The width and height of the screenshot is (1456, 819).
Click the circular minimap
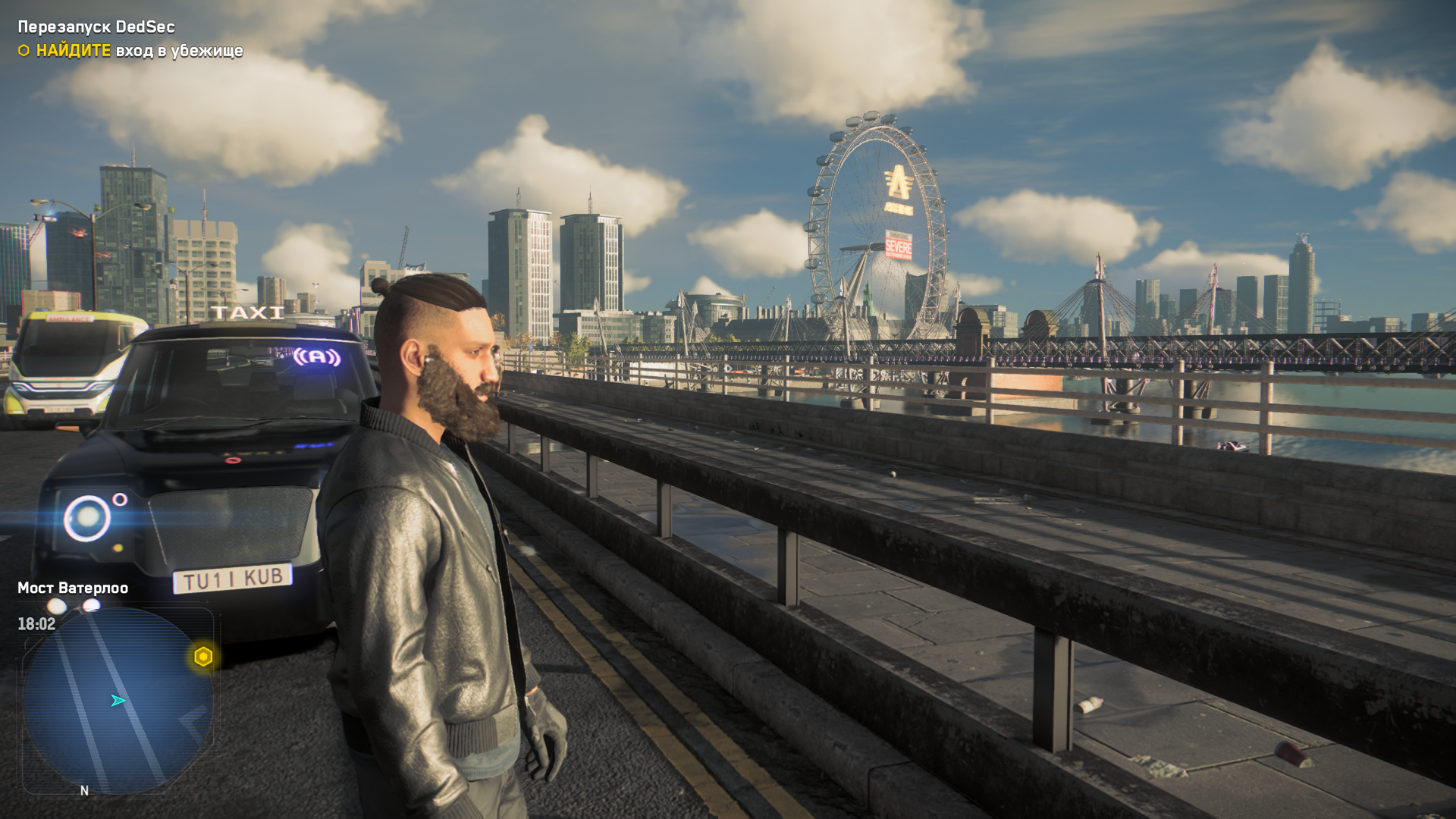pos(118,701)
